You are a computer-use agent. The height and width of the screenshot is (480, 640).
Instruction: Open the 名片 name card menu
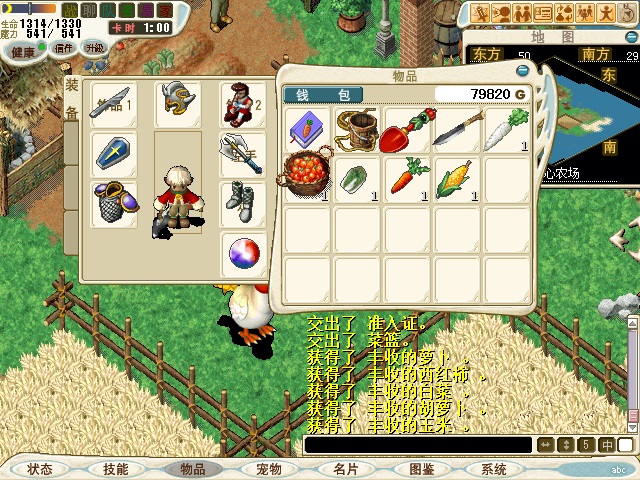[x=346, y=469]
